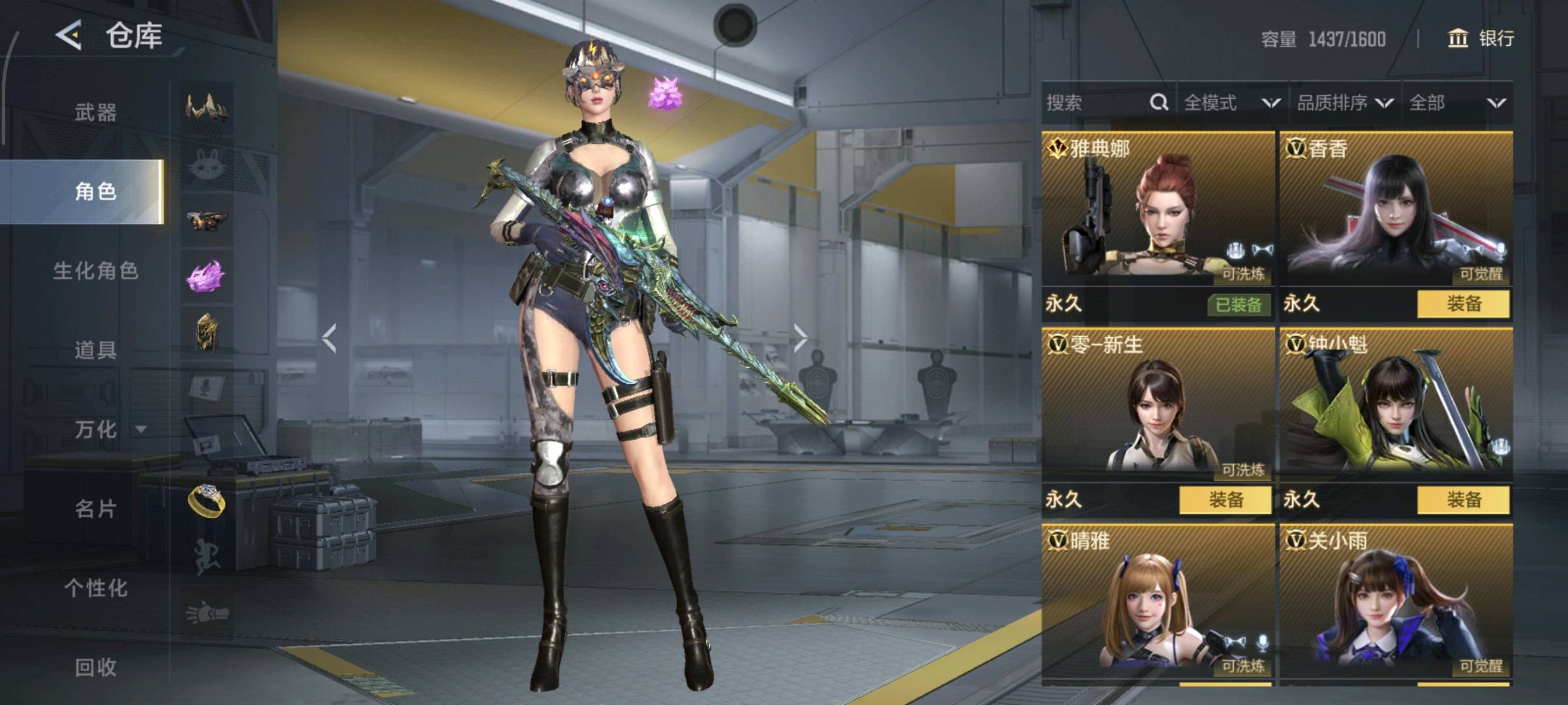Open the 回收 recycle tab
Image resolution: width=1568 pixels, height=705 pixels.
coord(95,666)
